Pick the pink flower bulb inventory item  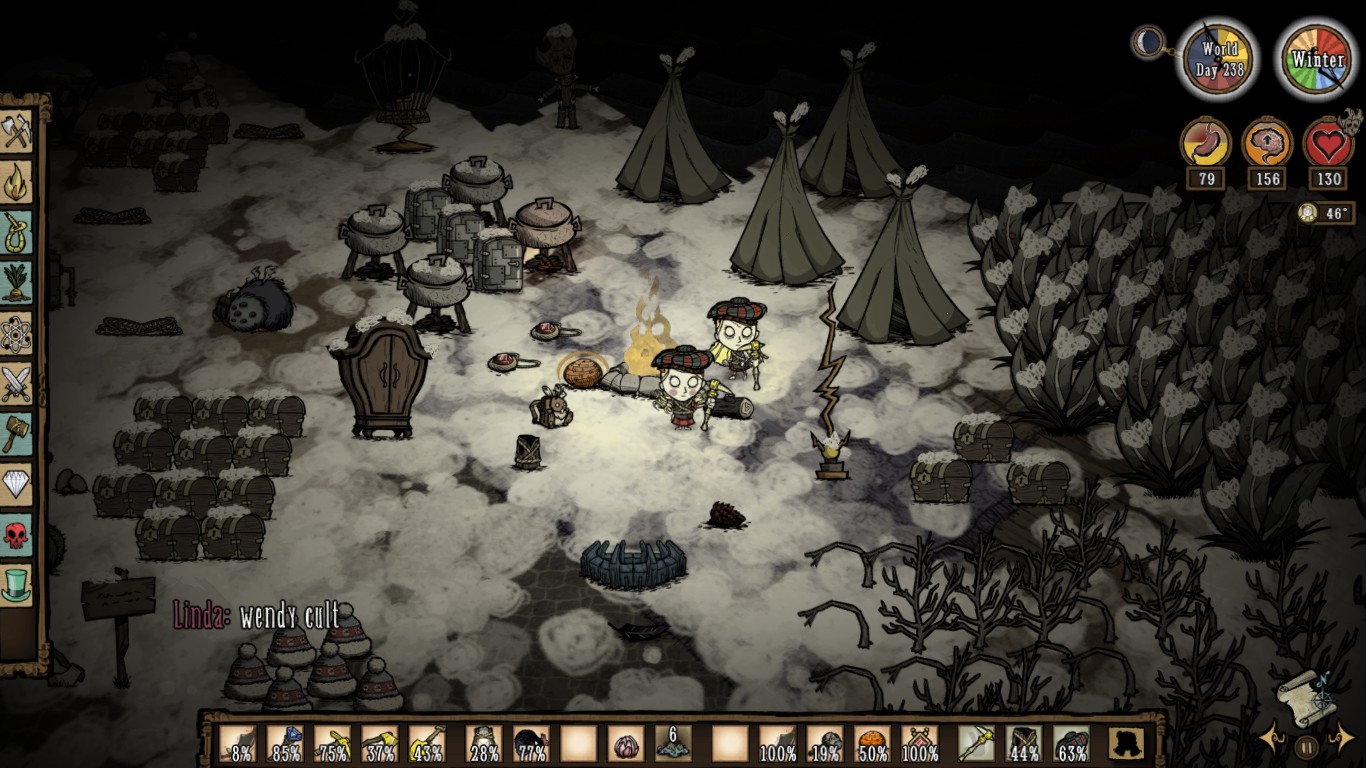[626, 744]
